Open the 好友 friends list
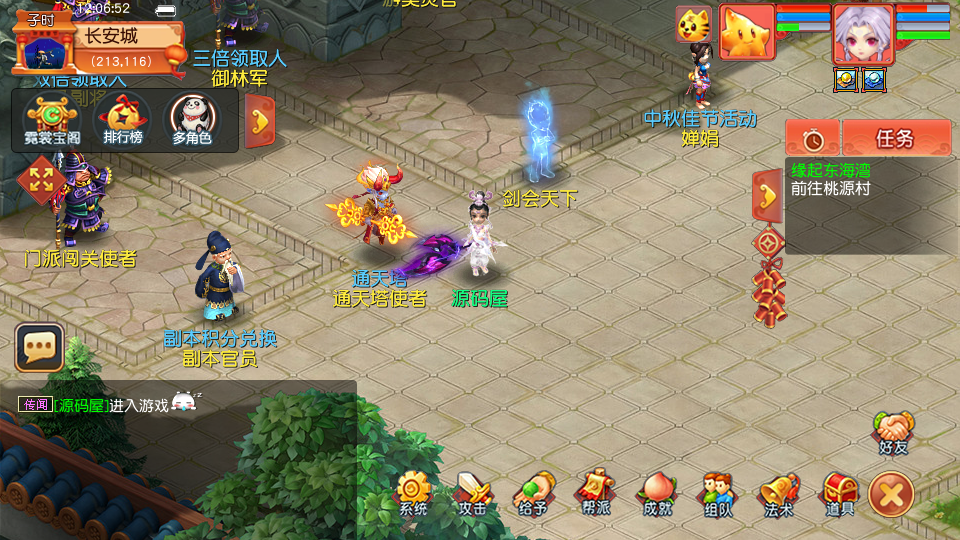This screenshot has width=960, height=540. click(893, 433)
